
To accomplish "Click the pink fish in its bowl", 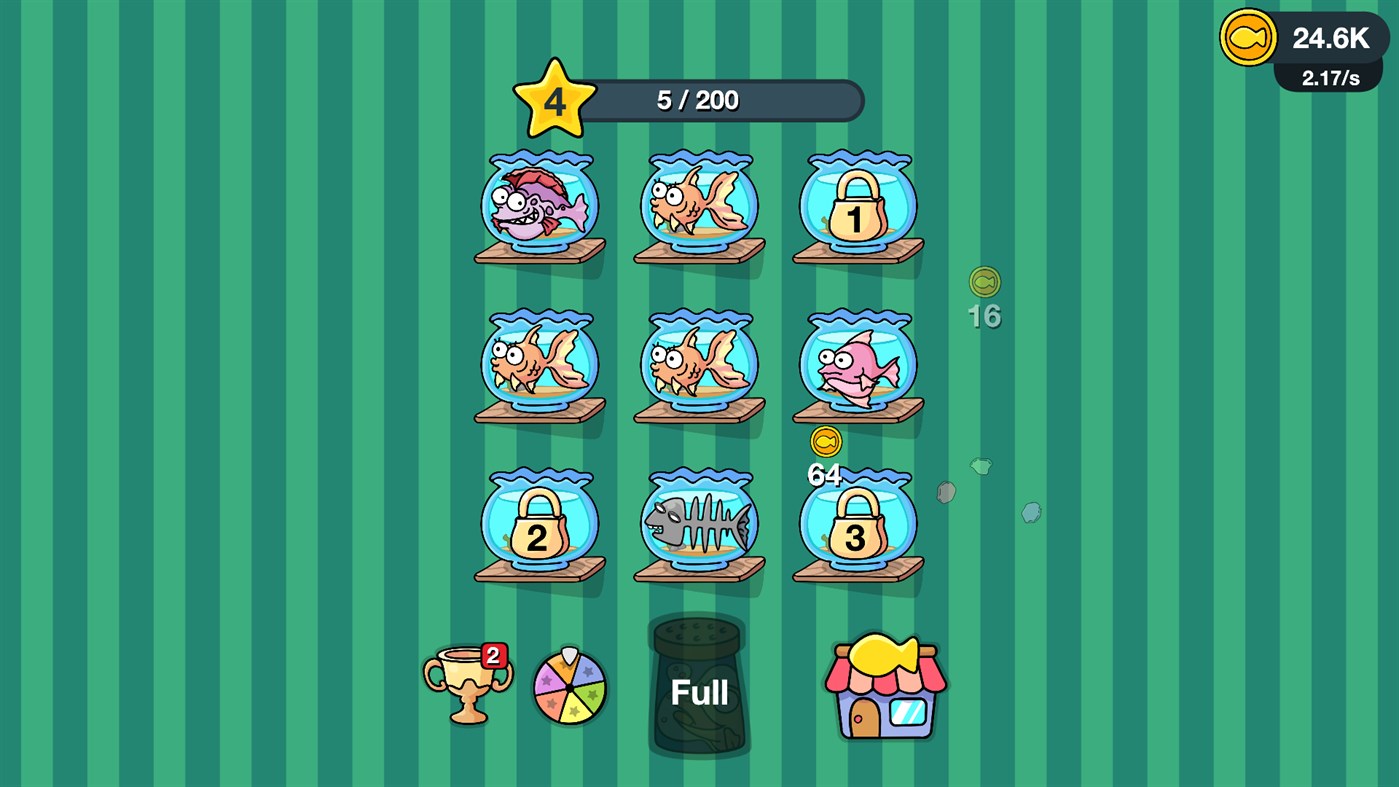I will pyautogui.click(x=856, y=365).
